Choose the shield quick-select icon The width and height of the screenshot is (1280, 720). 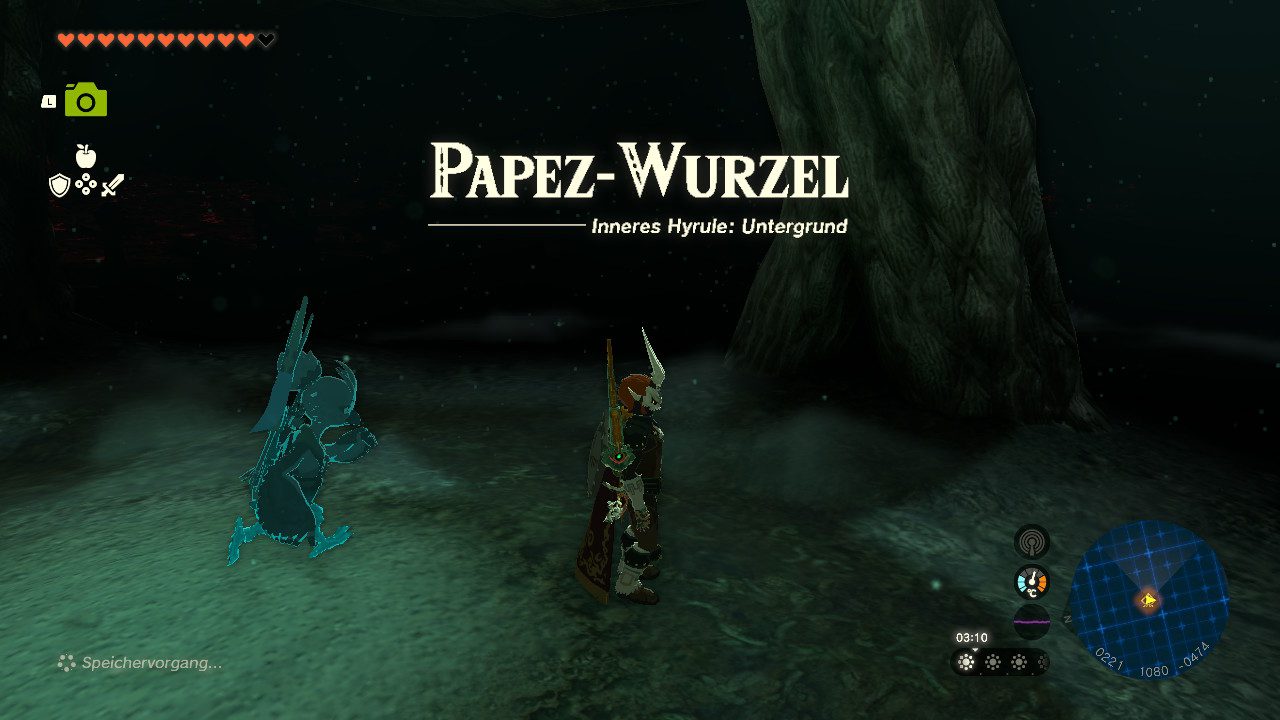coord(59,185)
